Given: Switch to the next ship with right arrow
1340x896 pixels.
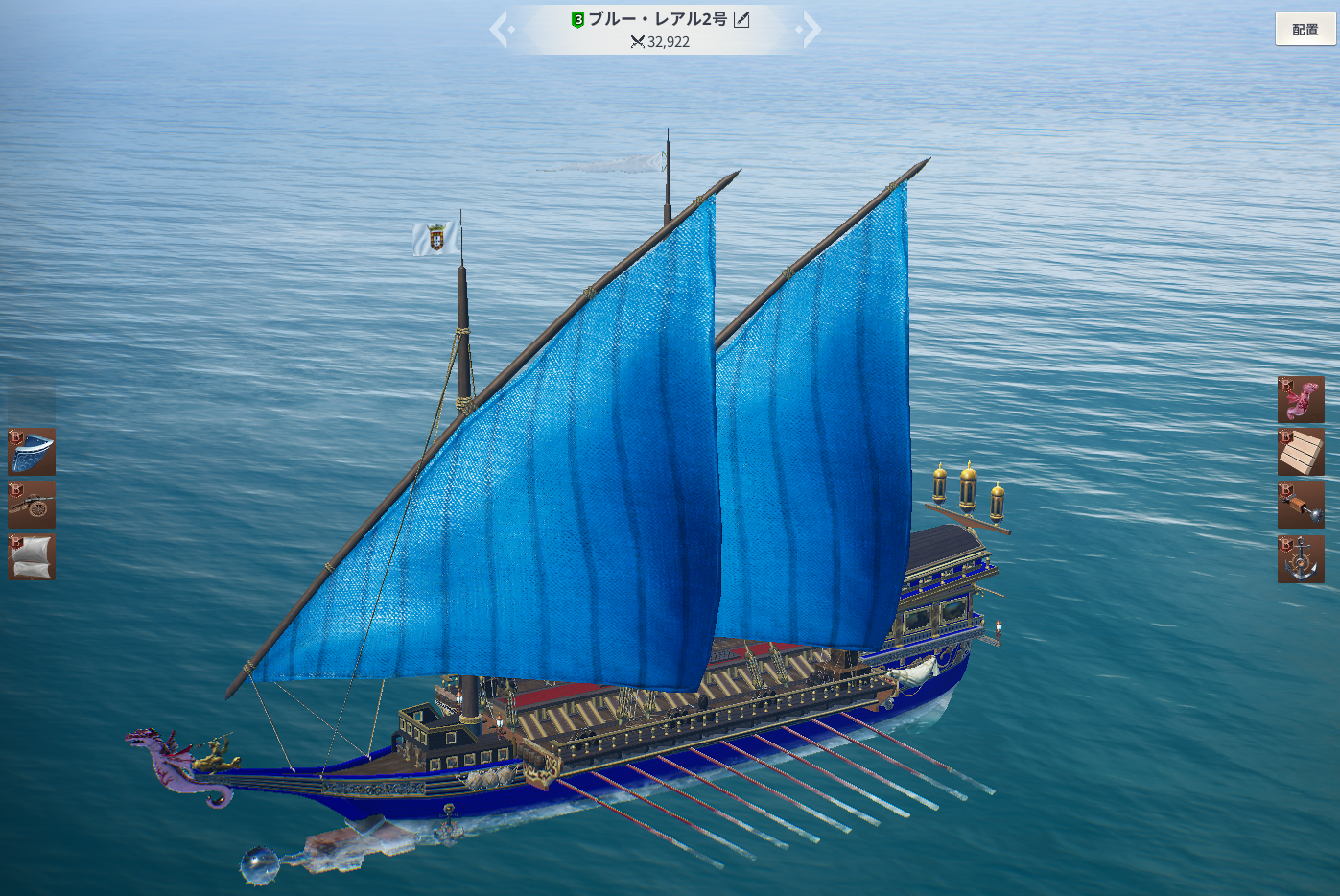Looking at the screenshot, I should (810, 30).
